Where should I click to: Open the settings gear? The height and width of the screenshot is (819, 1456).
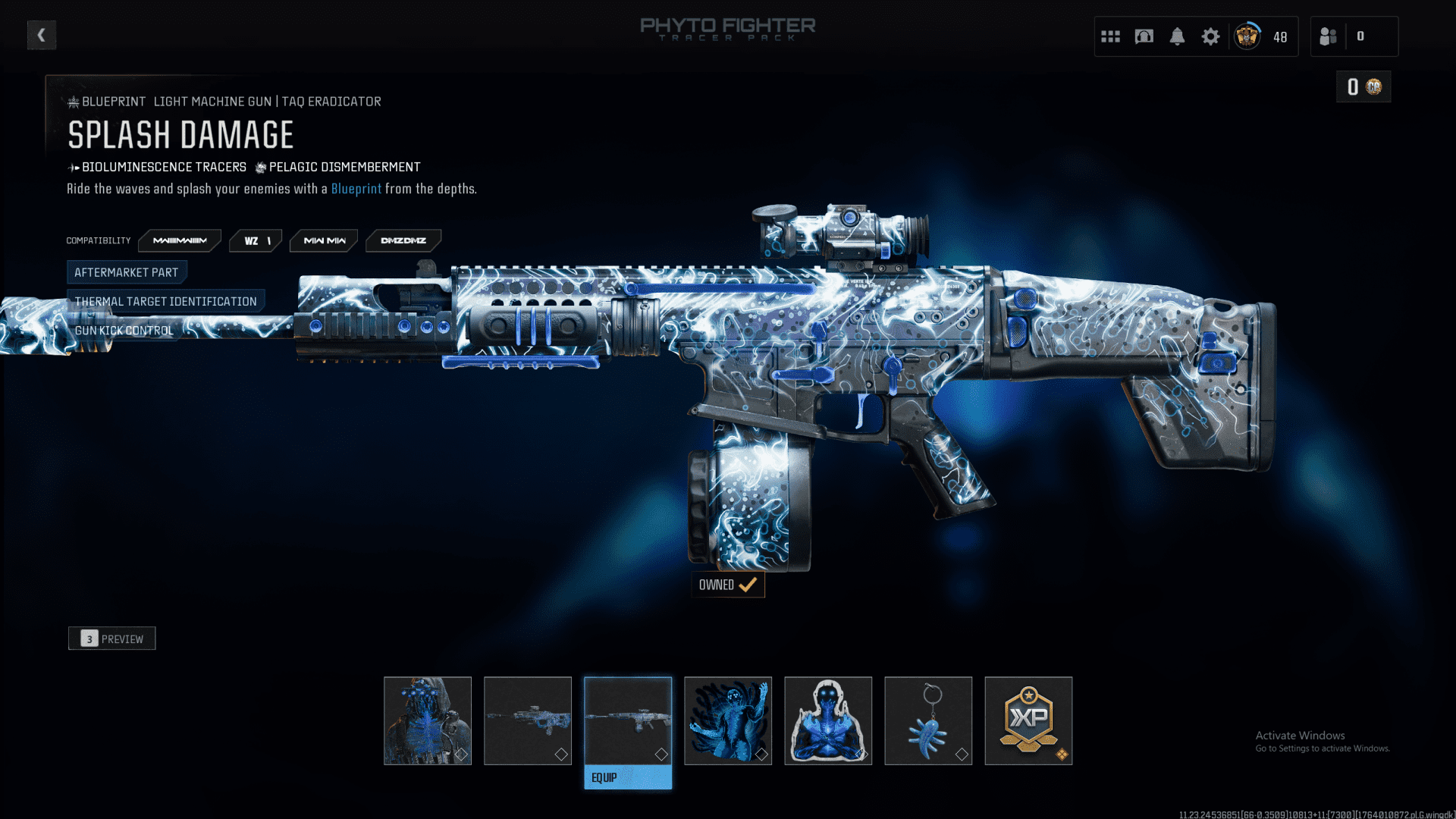pos(1210,36)
